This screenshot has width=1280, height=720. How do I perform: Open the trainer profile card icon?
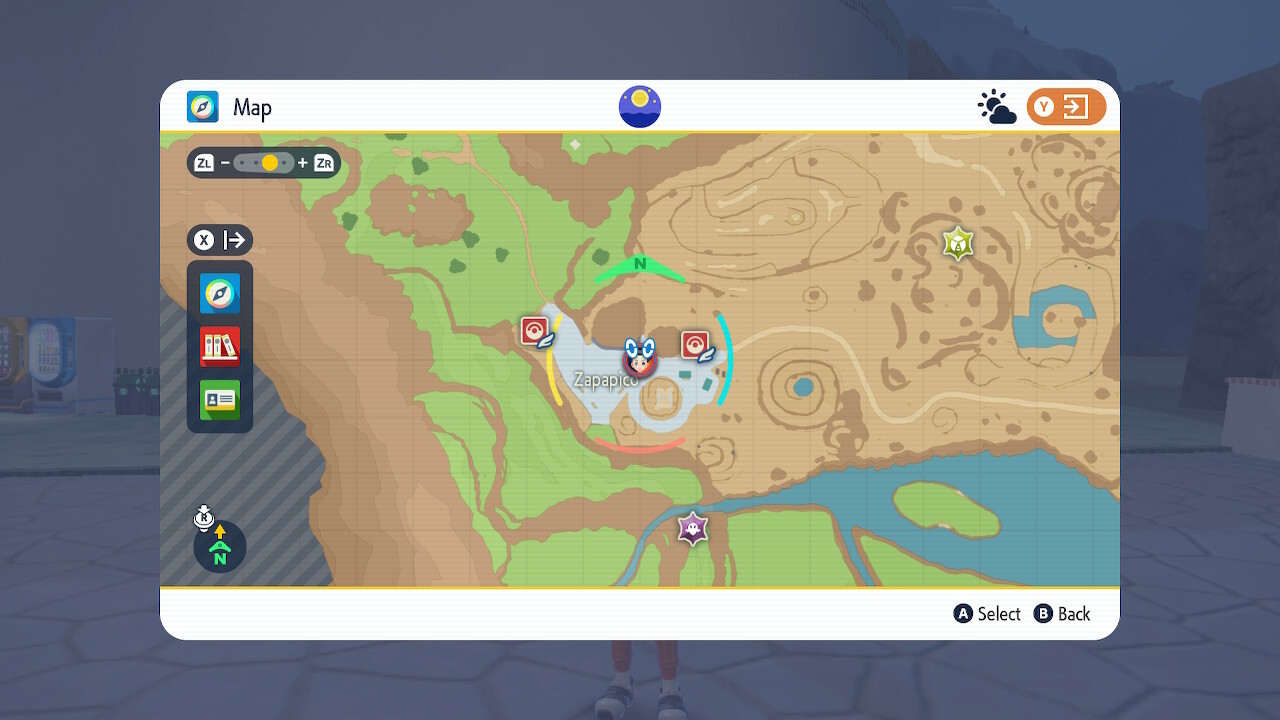coord(220,400)
